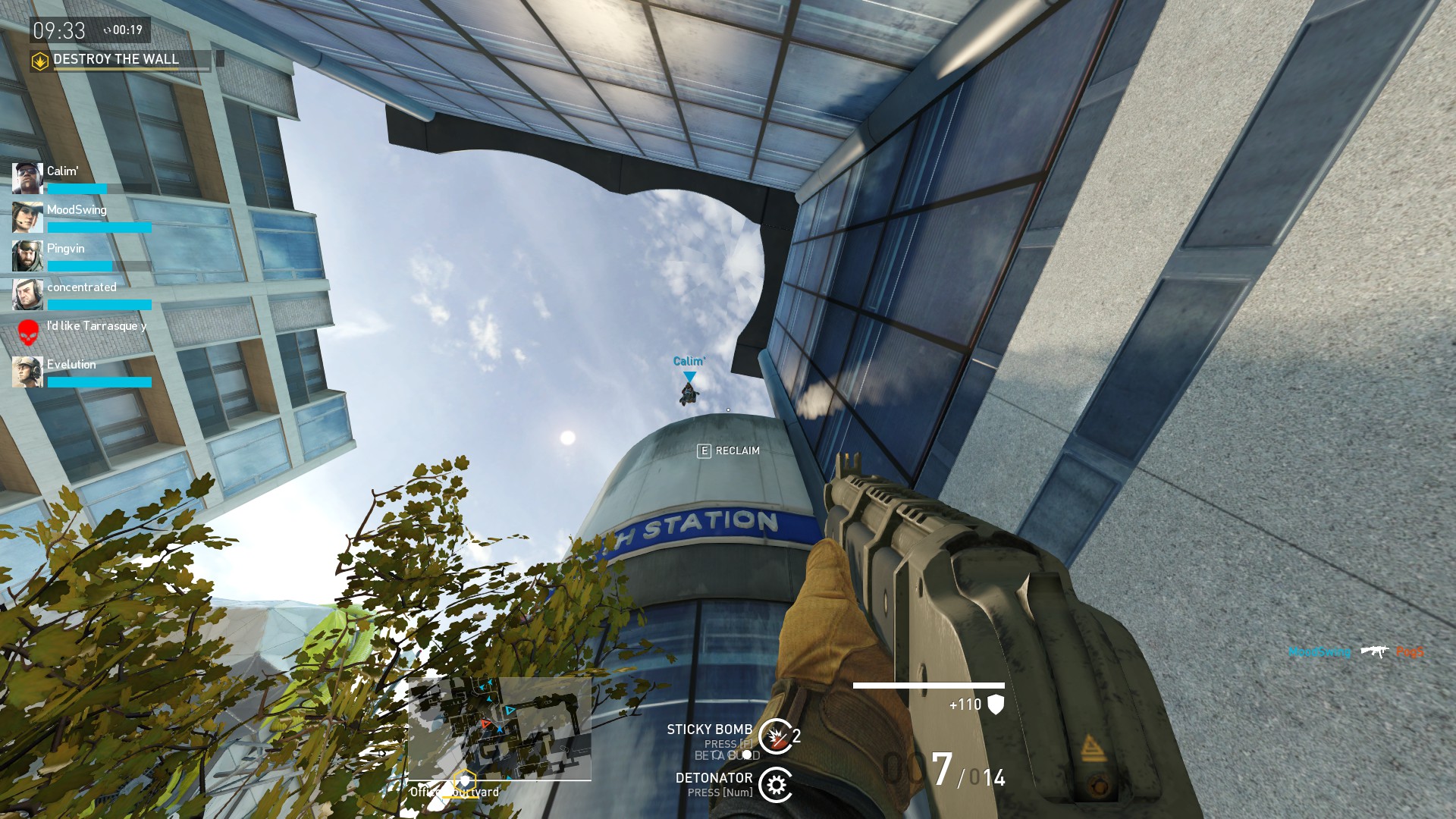Select Calim' in the team list
The width and height of the screenshot is (1456, 819).
[x=62, y=171]
